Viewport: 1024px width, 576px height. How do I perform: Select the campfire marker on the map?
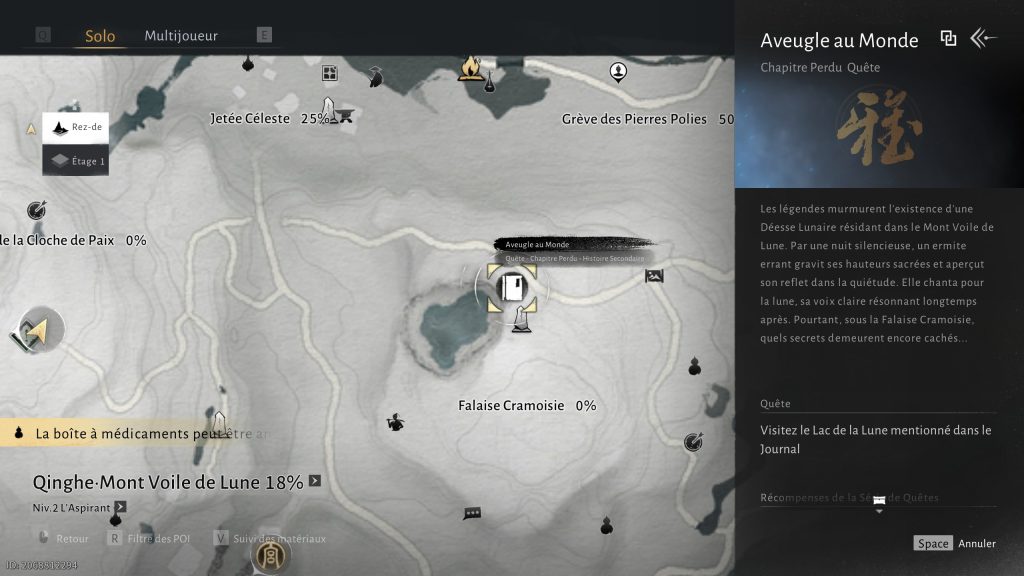click(x=469, y=68)
